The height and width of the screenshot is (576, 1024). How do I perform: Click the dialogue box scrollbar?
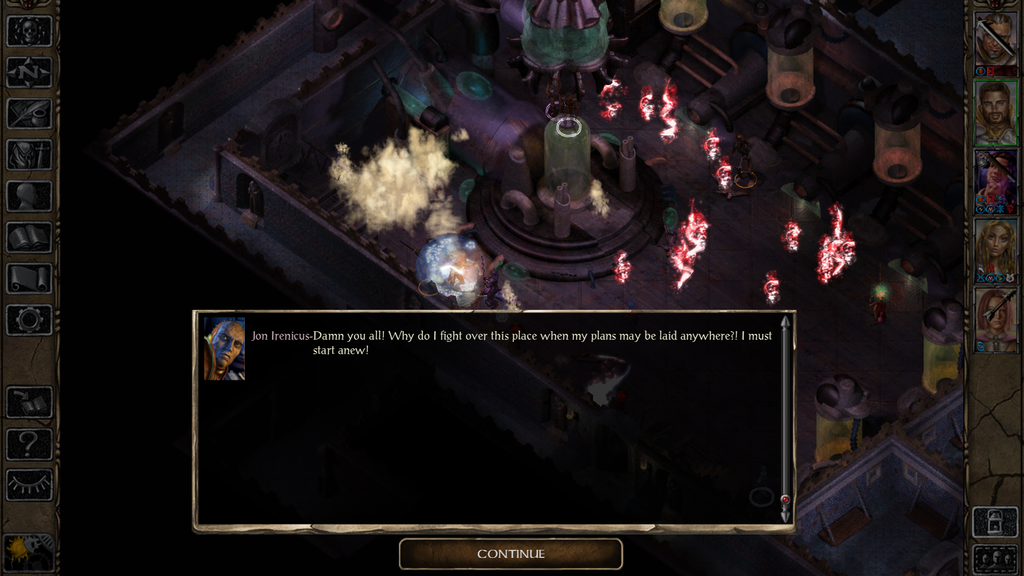(785, 418)
